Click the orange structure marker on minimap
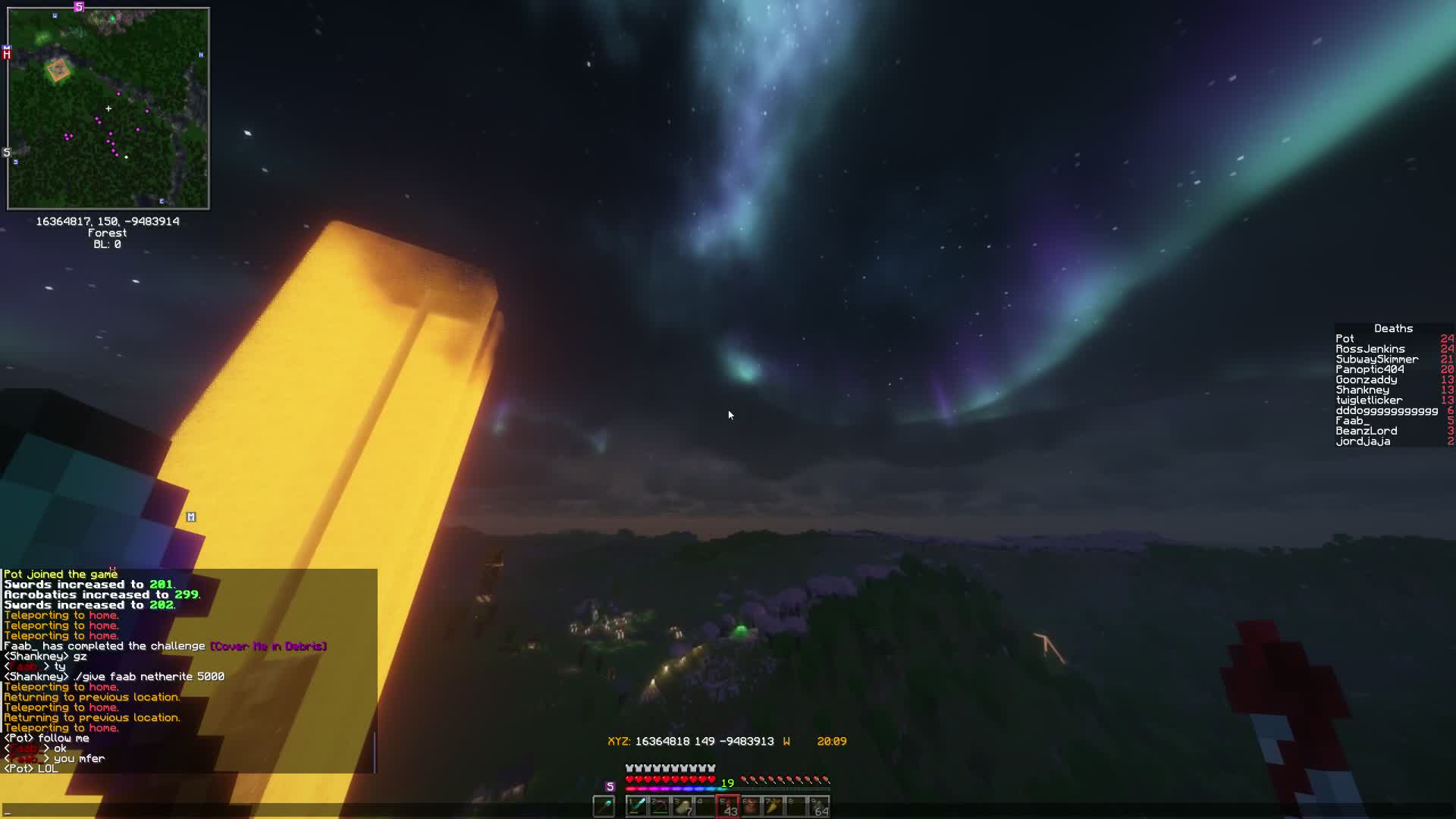 pyautogui.click(x=58, y=71)
